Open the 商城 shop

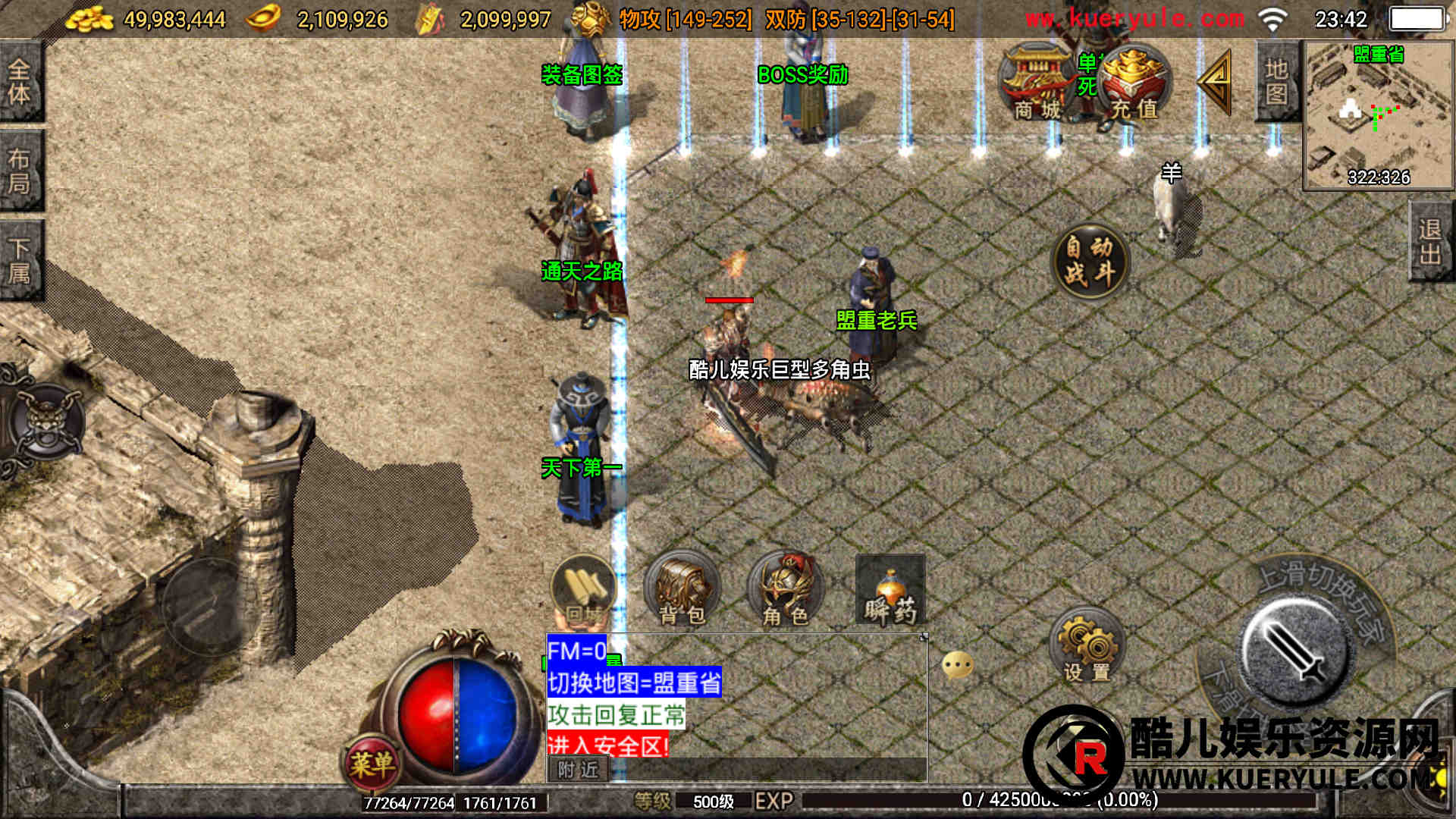point(1037,83)
